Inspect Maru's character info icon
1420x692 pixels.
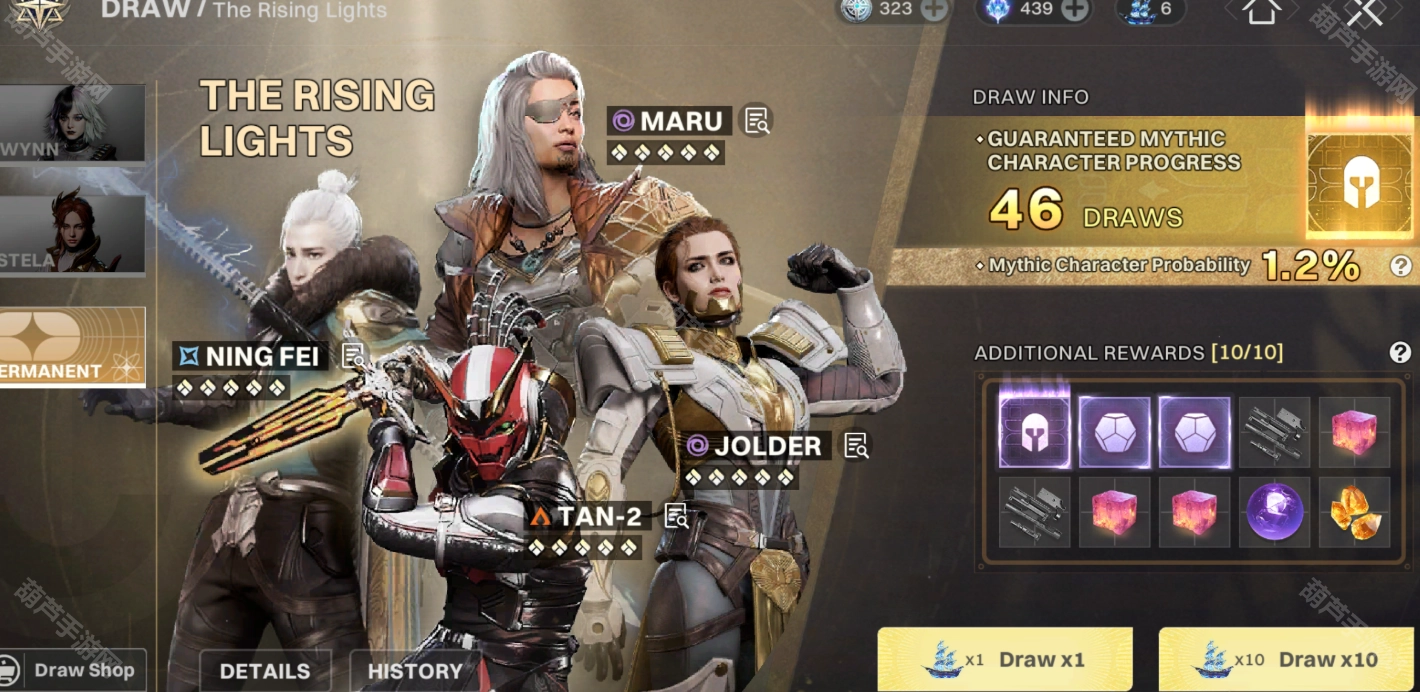(x=757, y=121)
